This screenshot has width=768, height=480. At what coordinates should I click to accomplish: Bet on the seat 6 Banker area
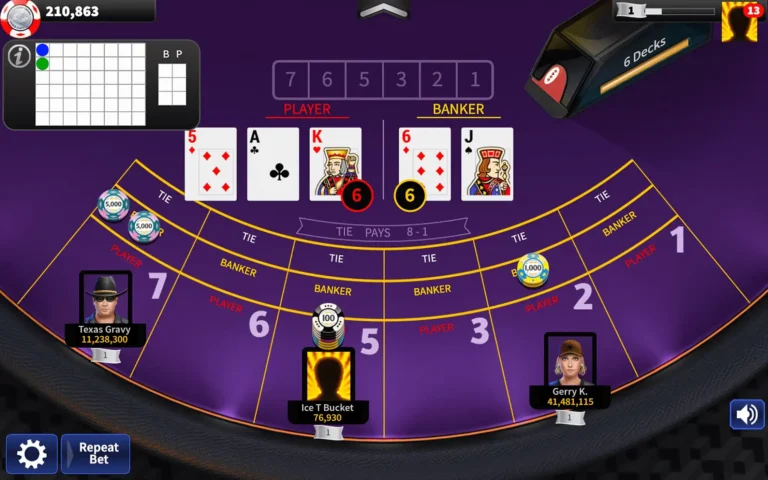(x=238, y=267)
